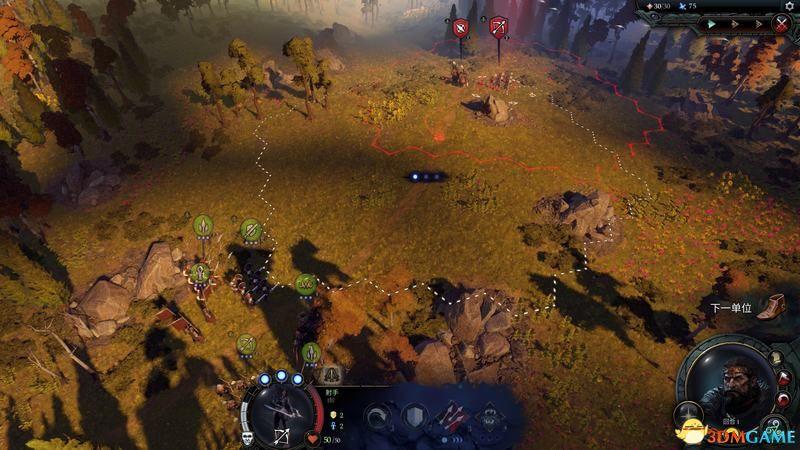Image resolution: width=800 pixels, height=450 pixels.
Task: Click the 下一单位 next unit boot button
Action: tap(770, 307)
